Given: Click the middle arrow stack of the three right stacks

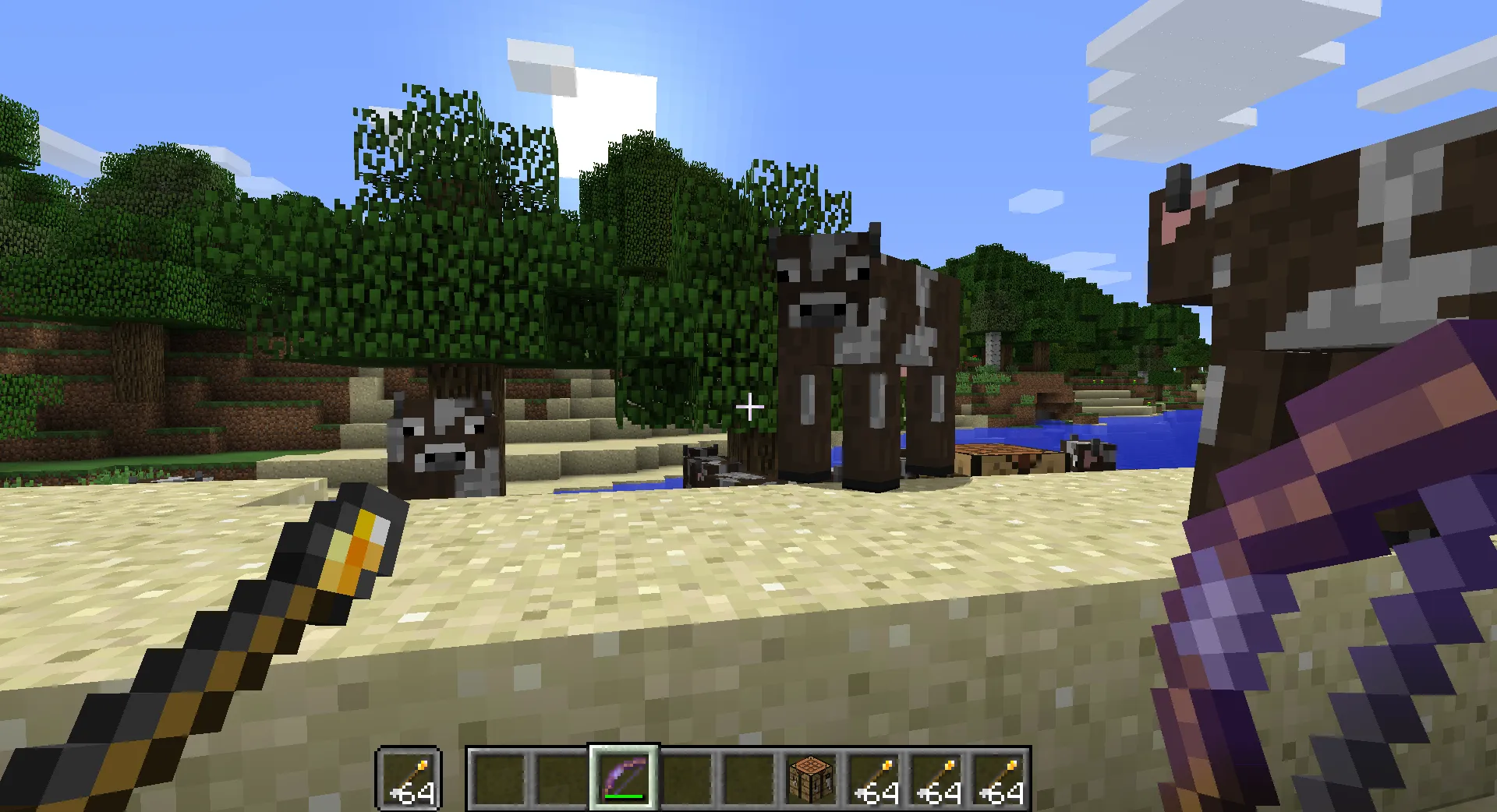Looking at the screenshot, I should [936, 778].
